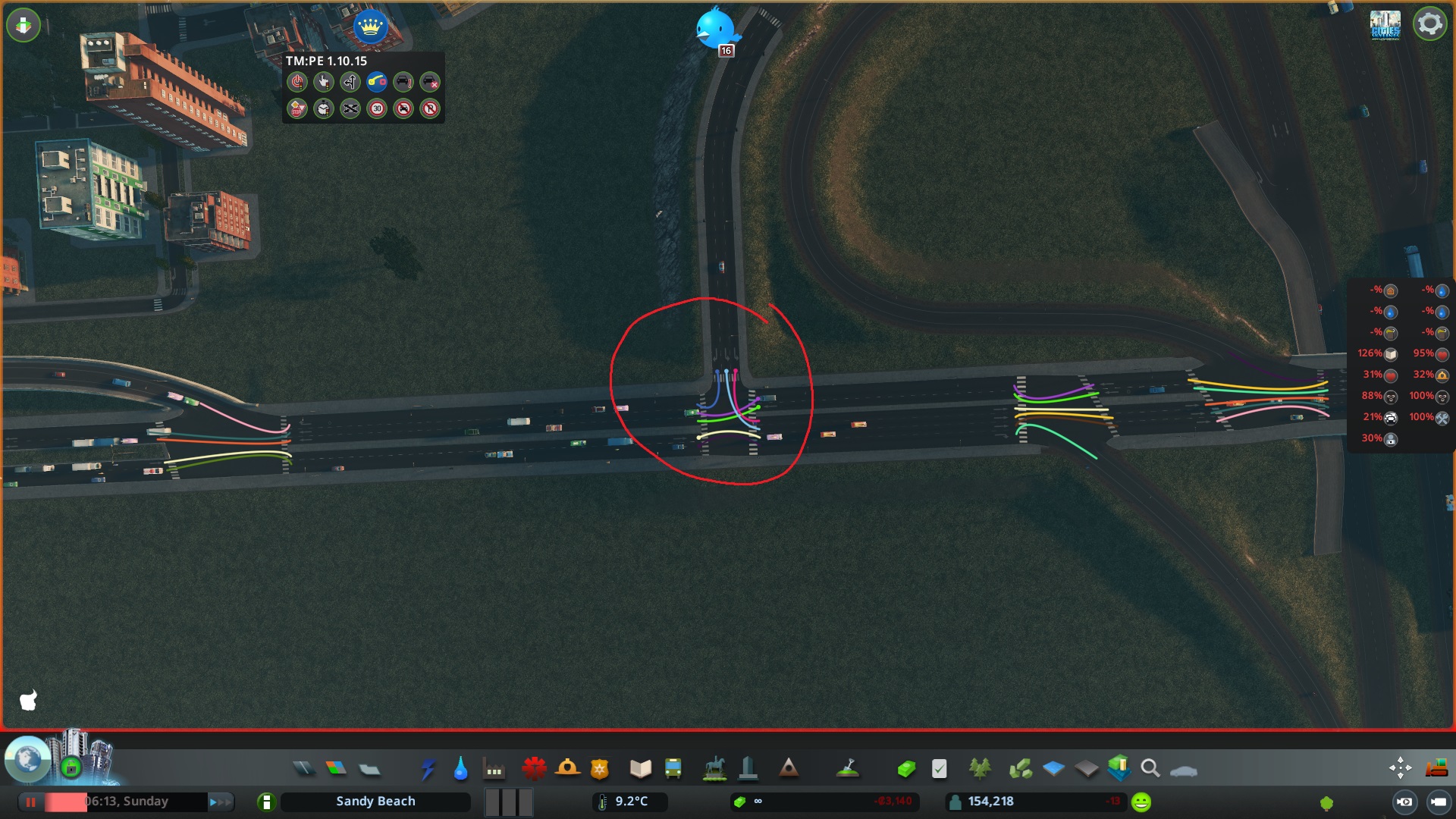The width and height of the screenshot is (1456, 819).
Task: Select the Priority Signs tool
Action: click(x=297, y=109)
